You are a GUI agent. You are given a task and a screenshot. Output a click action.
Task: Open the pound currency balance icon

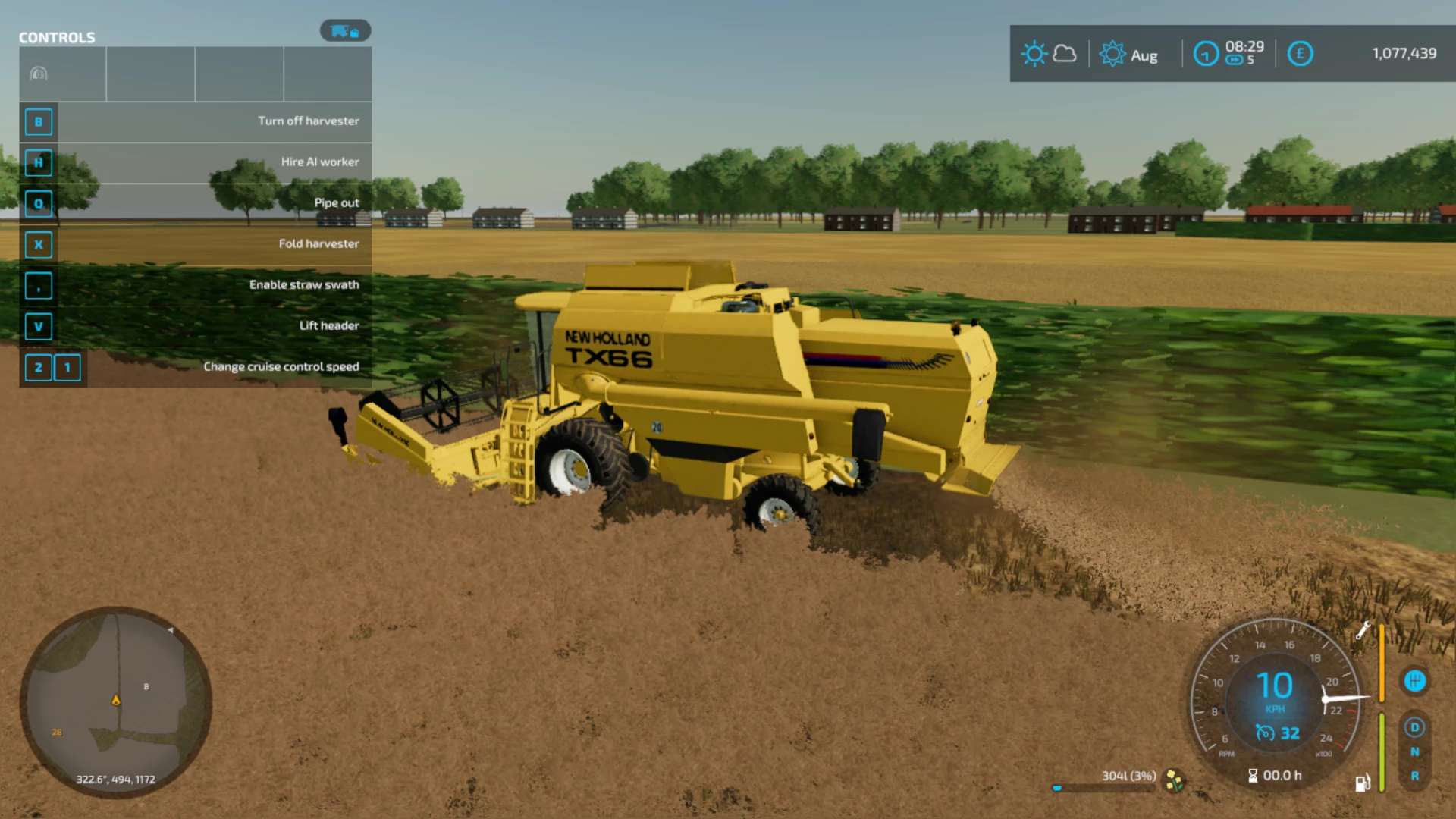[x=1300, y=54]
